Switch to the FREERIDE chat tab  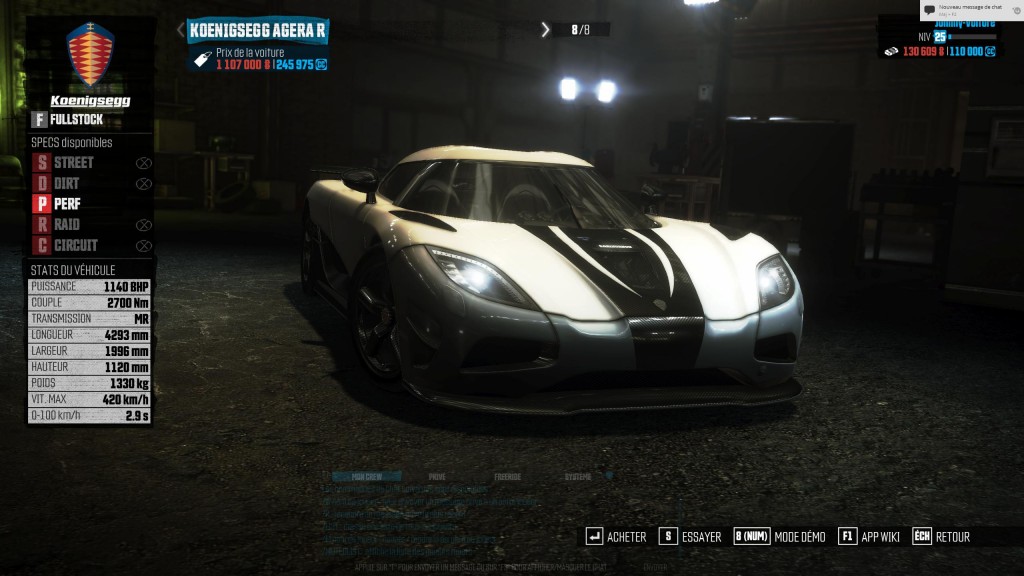click(x=507, y=477)
